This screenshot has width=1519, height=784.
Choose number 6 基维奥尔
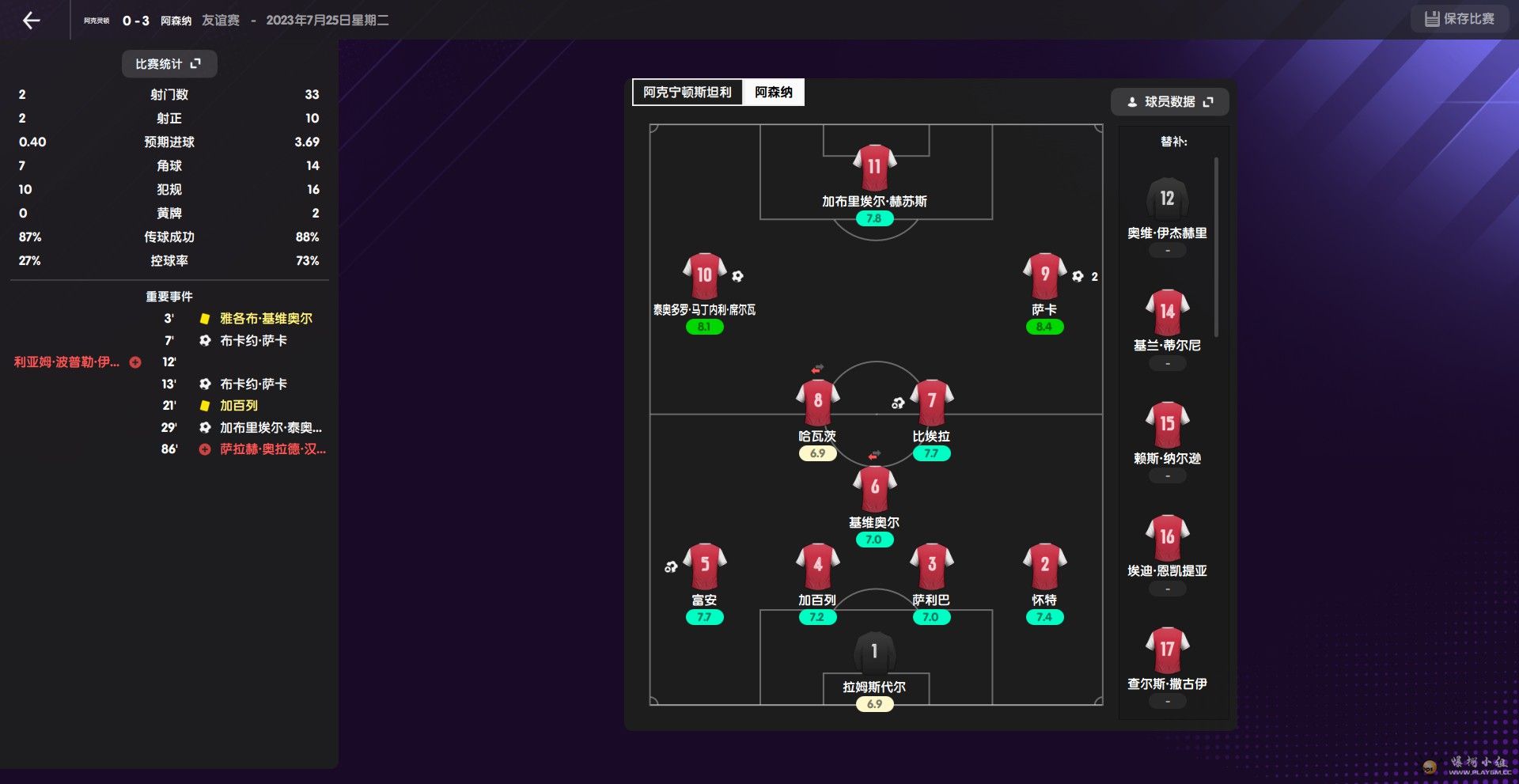(874, 488)
